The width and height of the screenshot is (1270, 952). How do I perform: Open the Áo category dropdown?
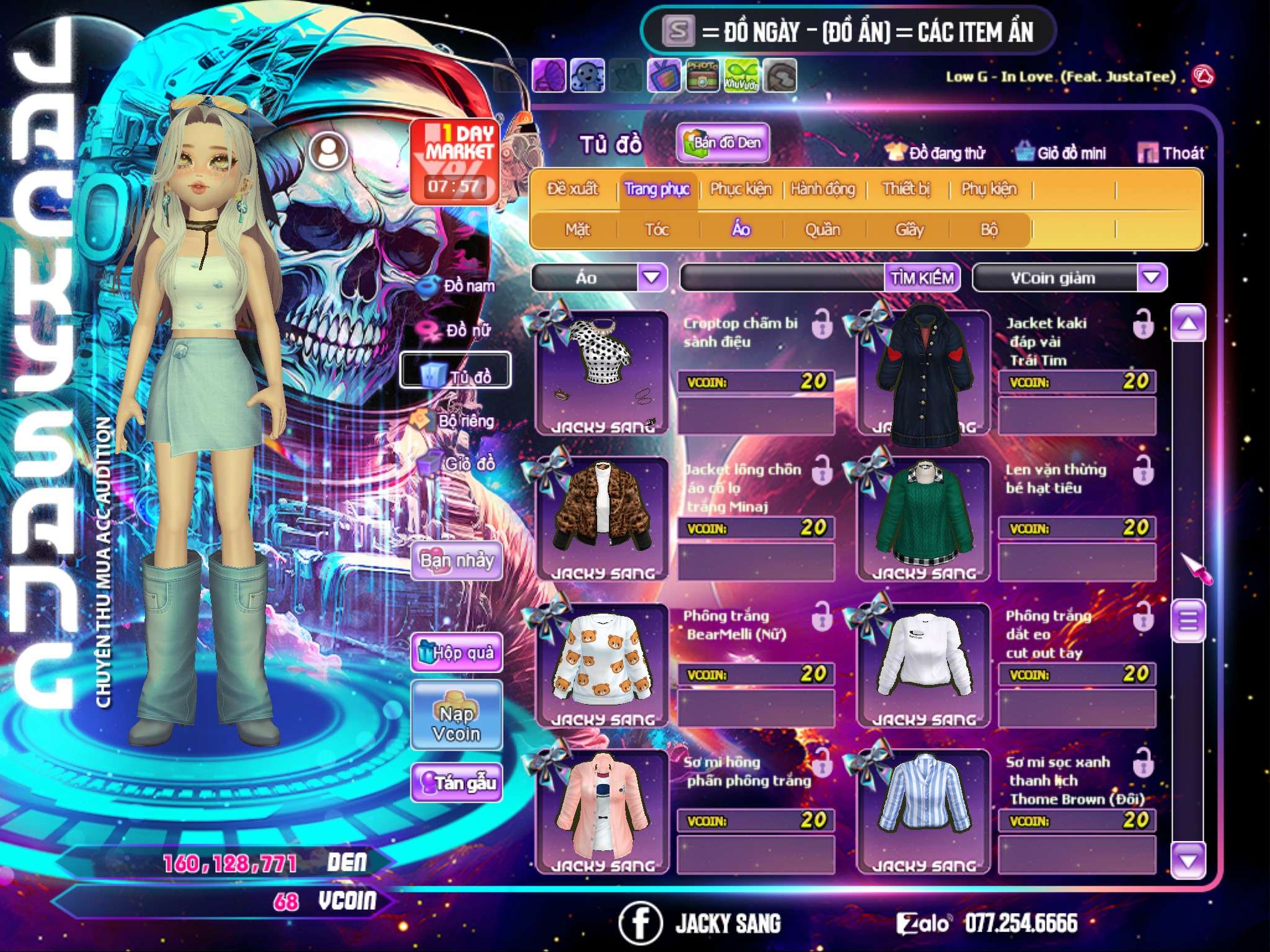tap(652, 277)
